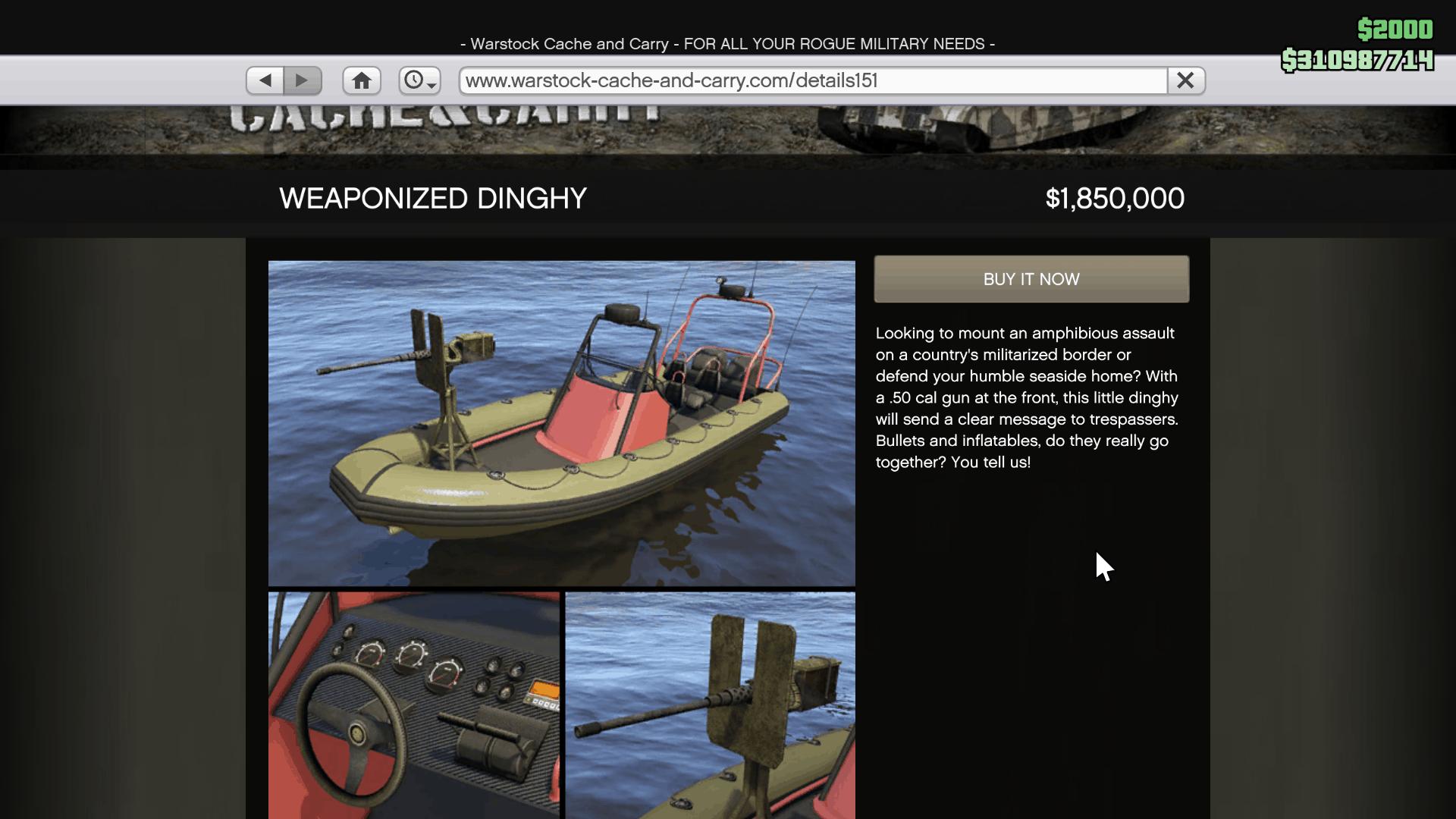Go forward with the forward arrow icon
1456x819 pixels.
click(303, 80)
